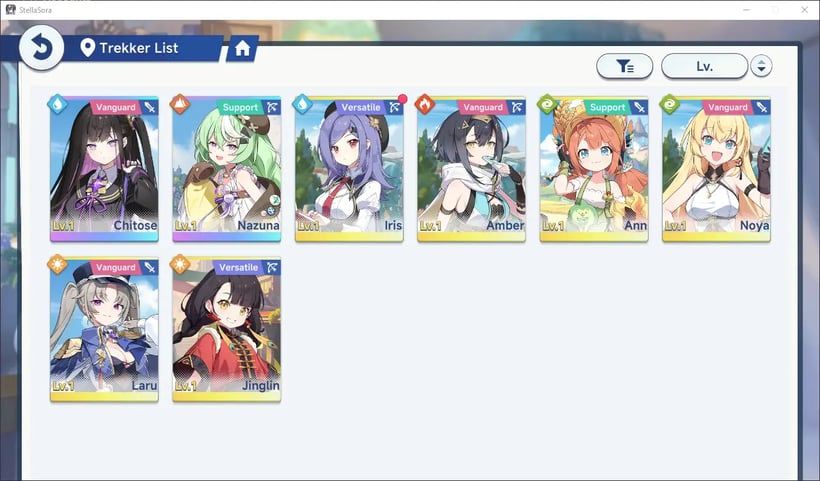Go back with the return arrow button
The image size is (820, 481).
[x=41, y=47]
